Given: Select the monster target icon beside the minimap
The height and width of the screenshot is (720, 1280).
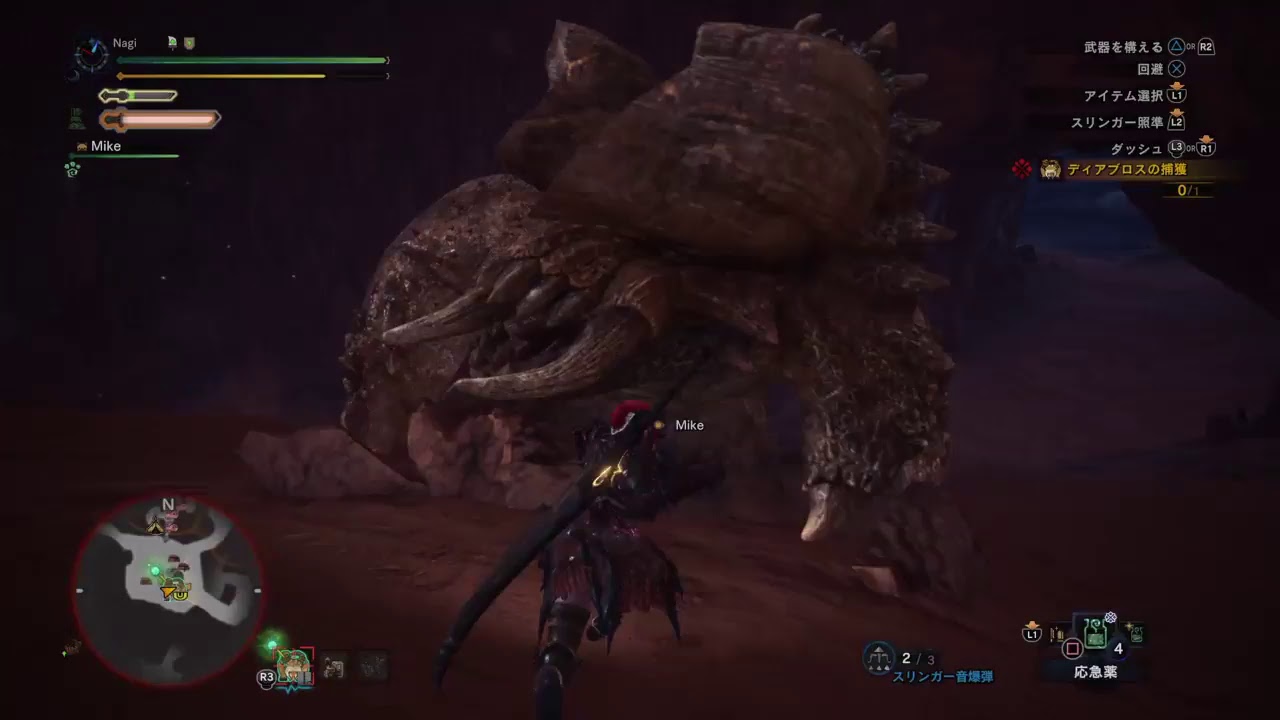Looking at the screenshot, I should point(294,667).
